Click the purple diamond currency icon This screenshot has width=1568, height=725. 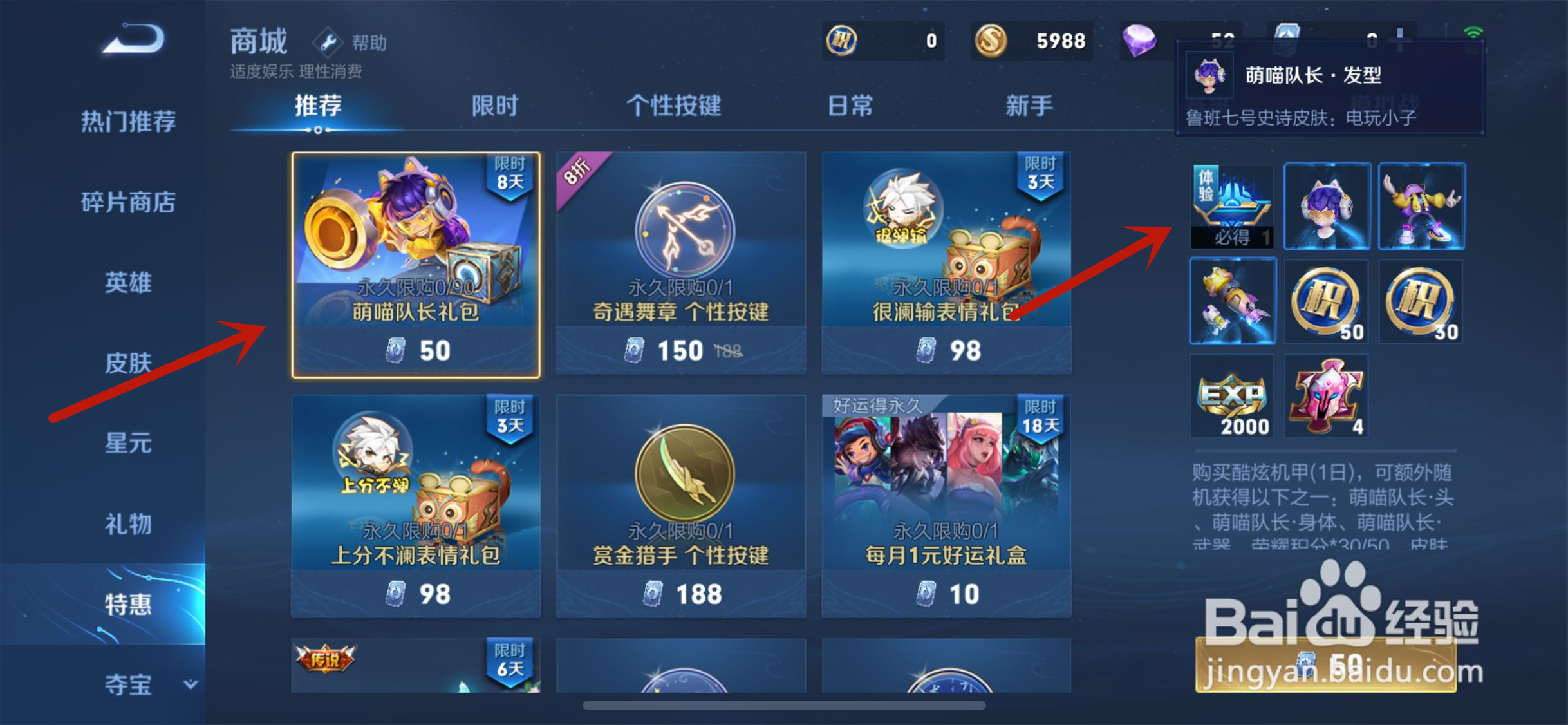coord(1142,41)
